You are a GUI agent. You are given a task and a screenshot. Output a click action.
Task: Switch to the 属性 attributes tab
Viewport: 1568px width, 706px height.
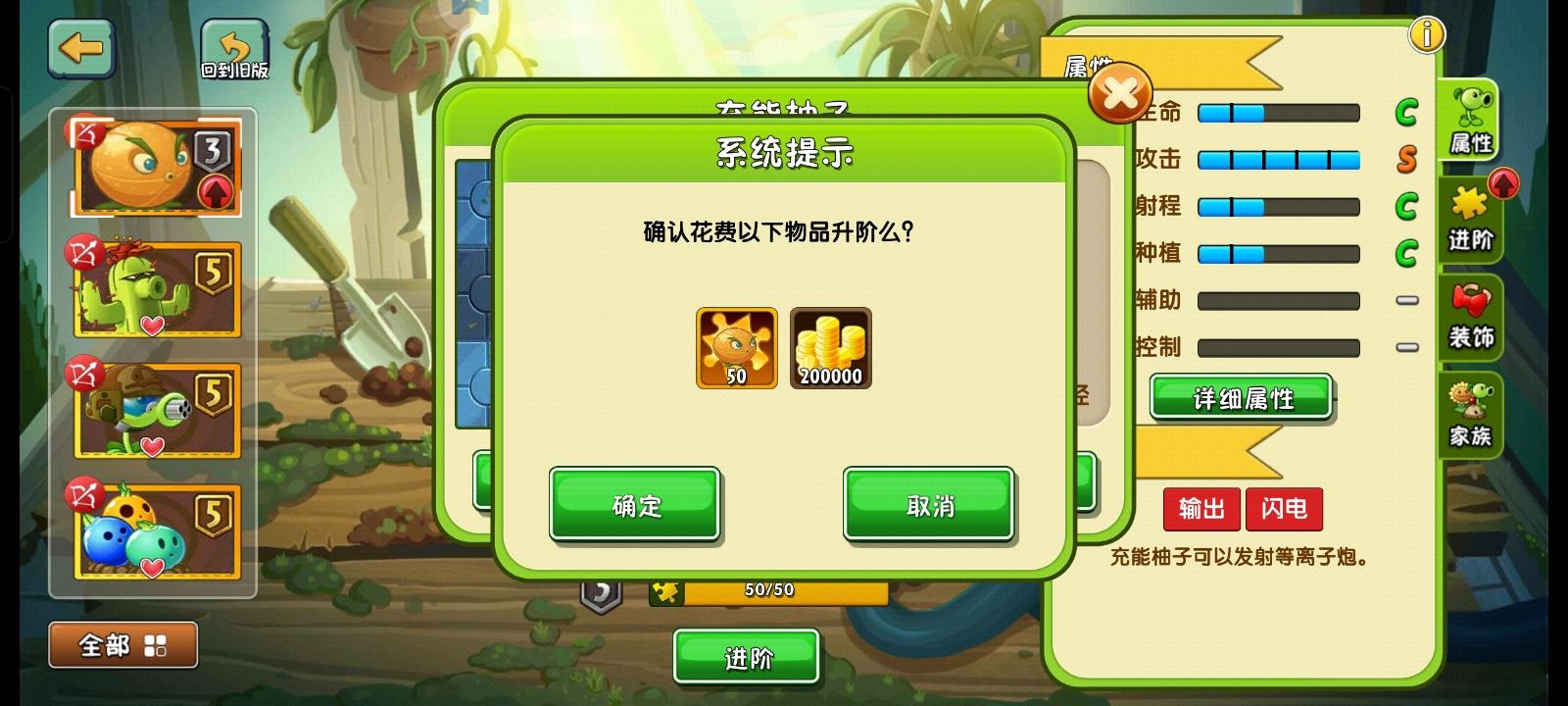coord(1472,123)
